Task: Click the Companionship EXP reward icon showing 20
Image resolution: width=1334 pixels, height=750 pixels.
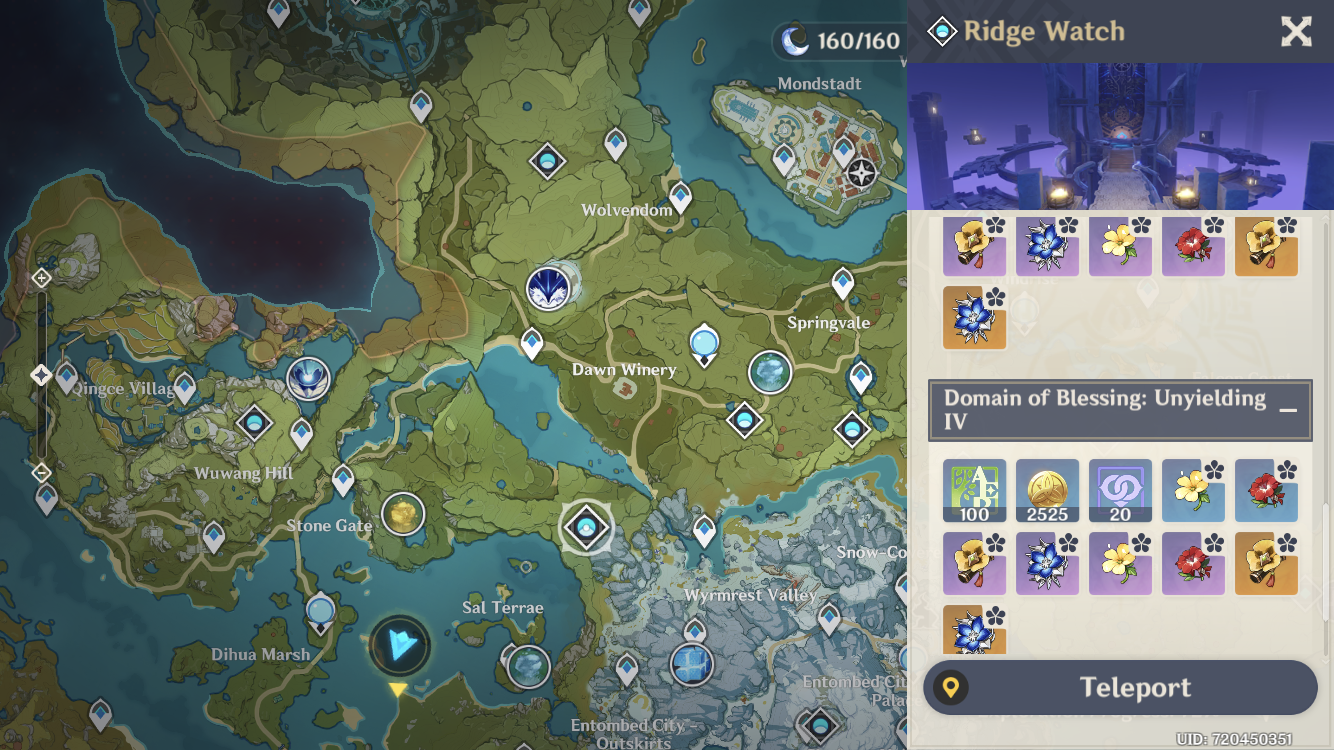Action: coord(1120,490)
